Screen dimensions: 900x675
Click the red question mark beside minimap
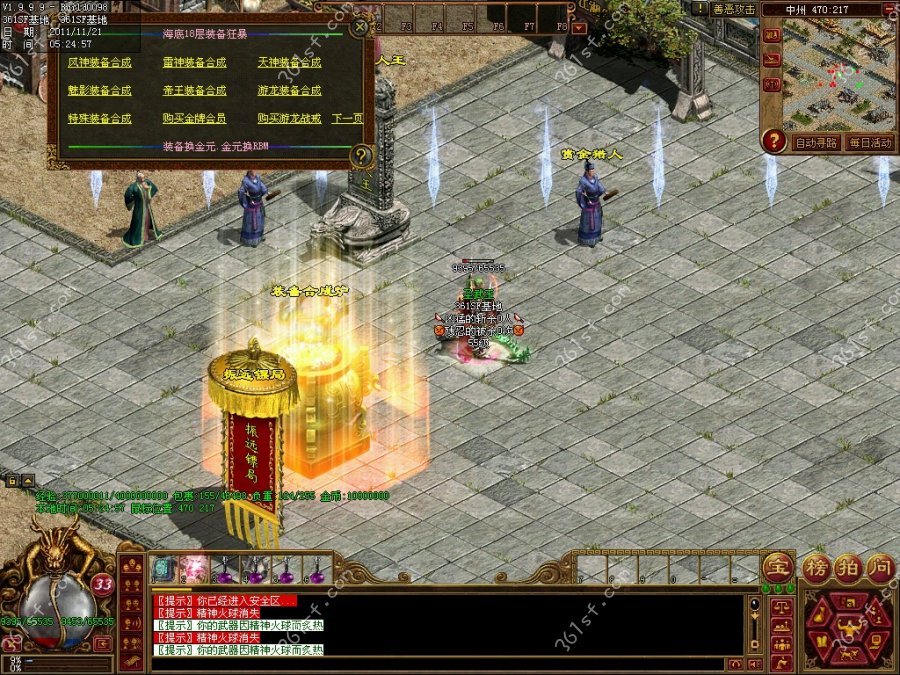tap(773, 142)
